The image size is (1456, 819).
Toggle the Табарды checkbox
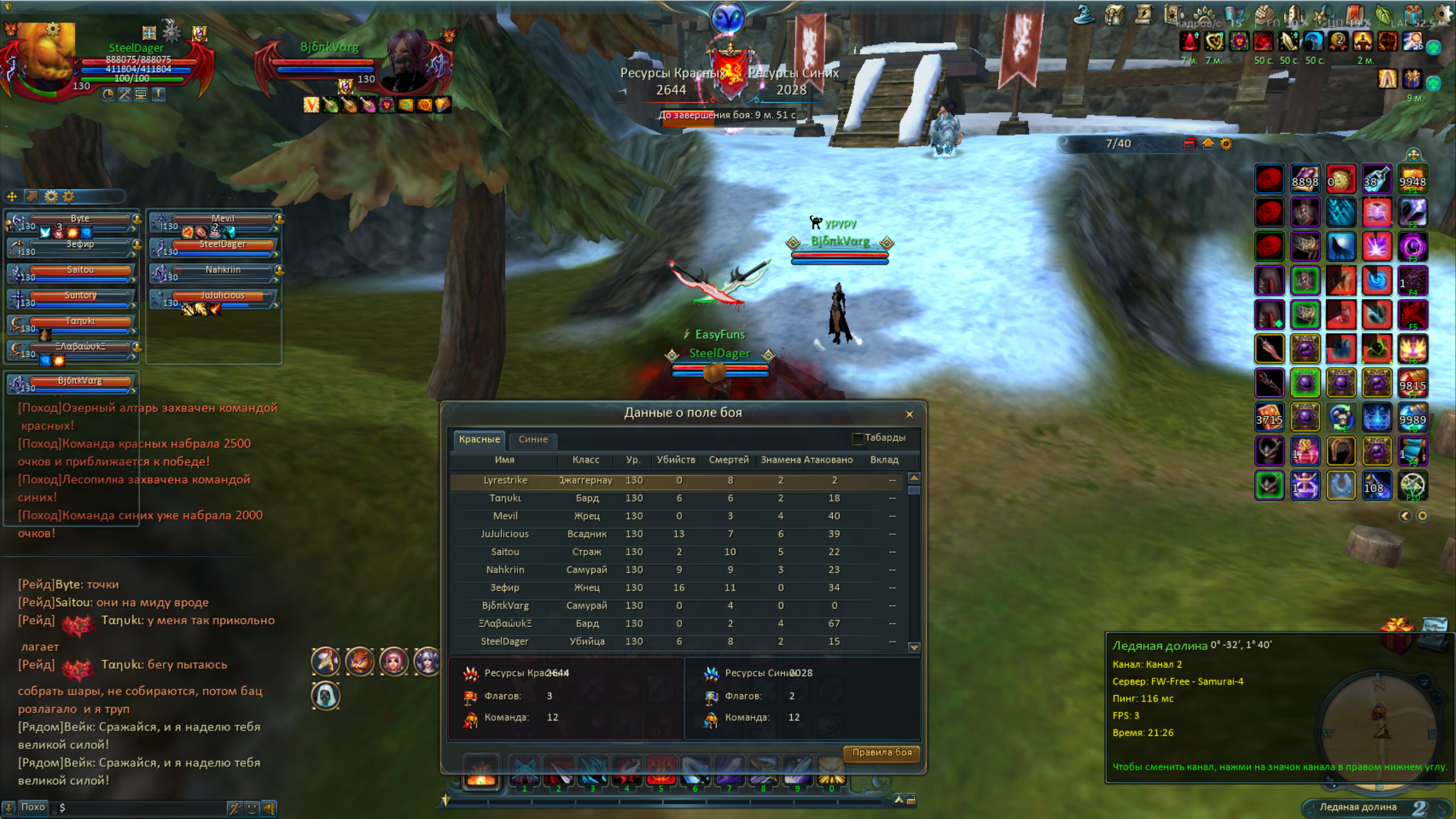(858, 438)
